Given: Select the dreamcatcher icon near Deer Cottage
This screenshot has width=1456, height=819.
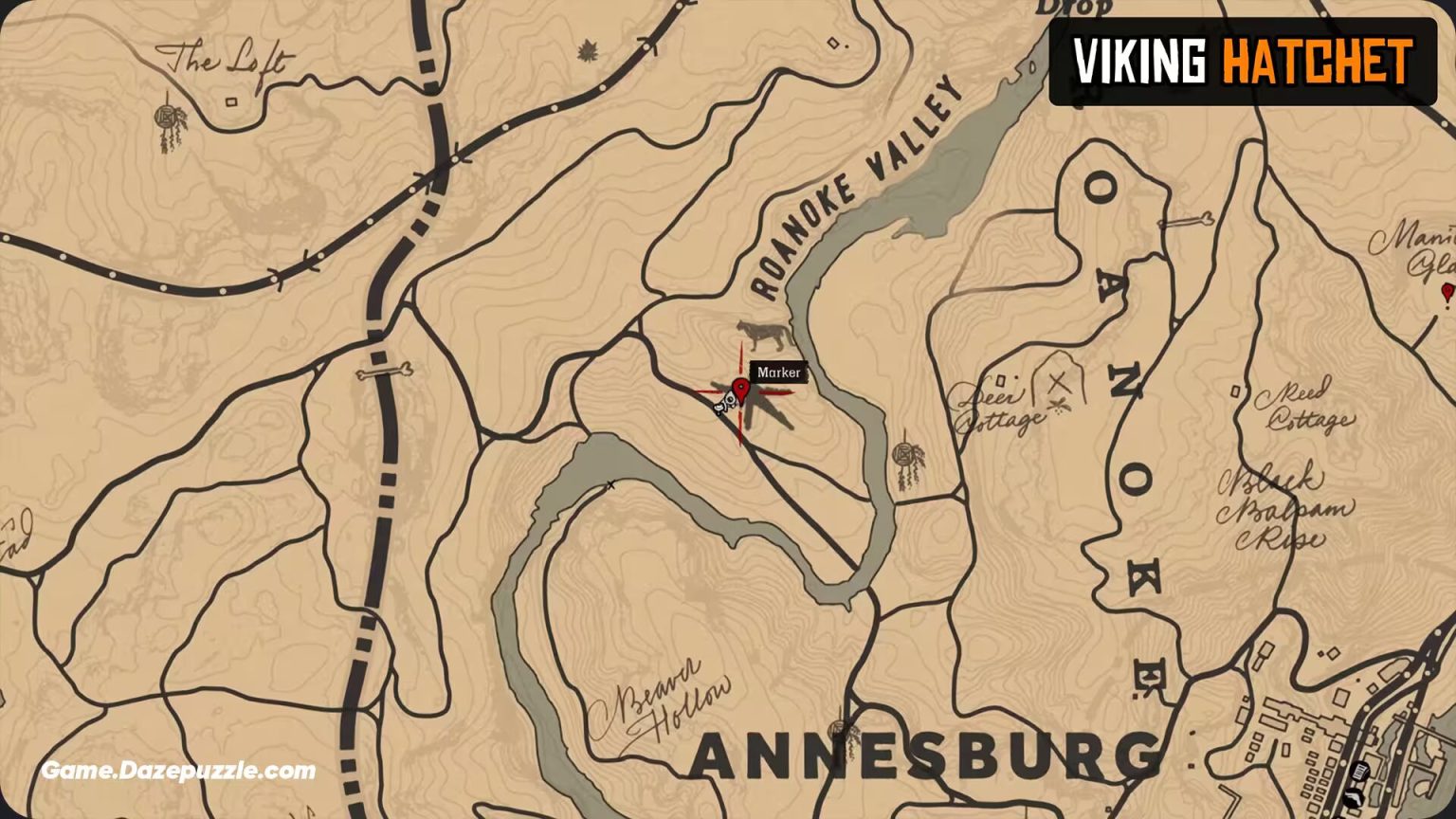Looking at the screenshot, I should pos(904,455).
